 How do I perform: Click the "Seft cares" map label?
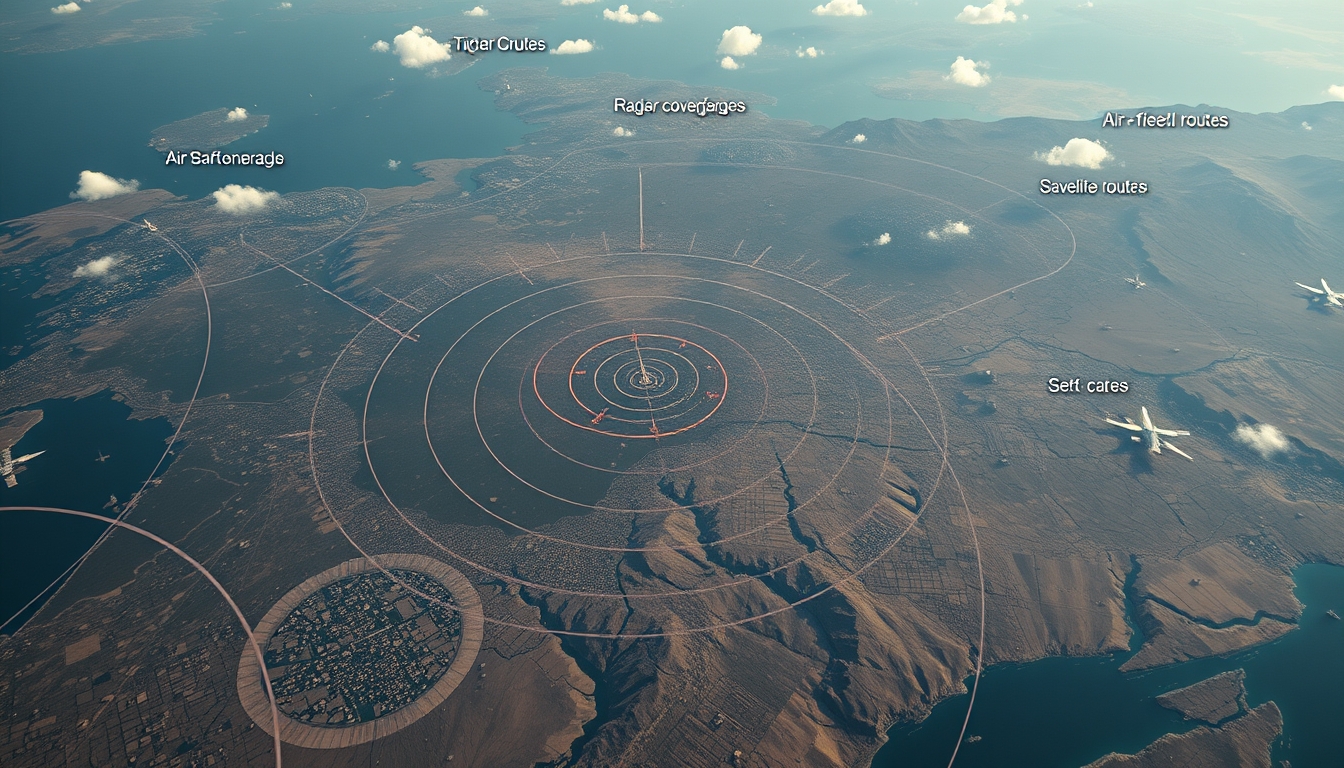1087,385
